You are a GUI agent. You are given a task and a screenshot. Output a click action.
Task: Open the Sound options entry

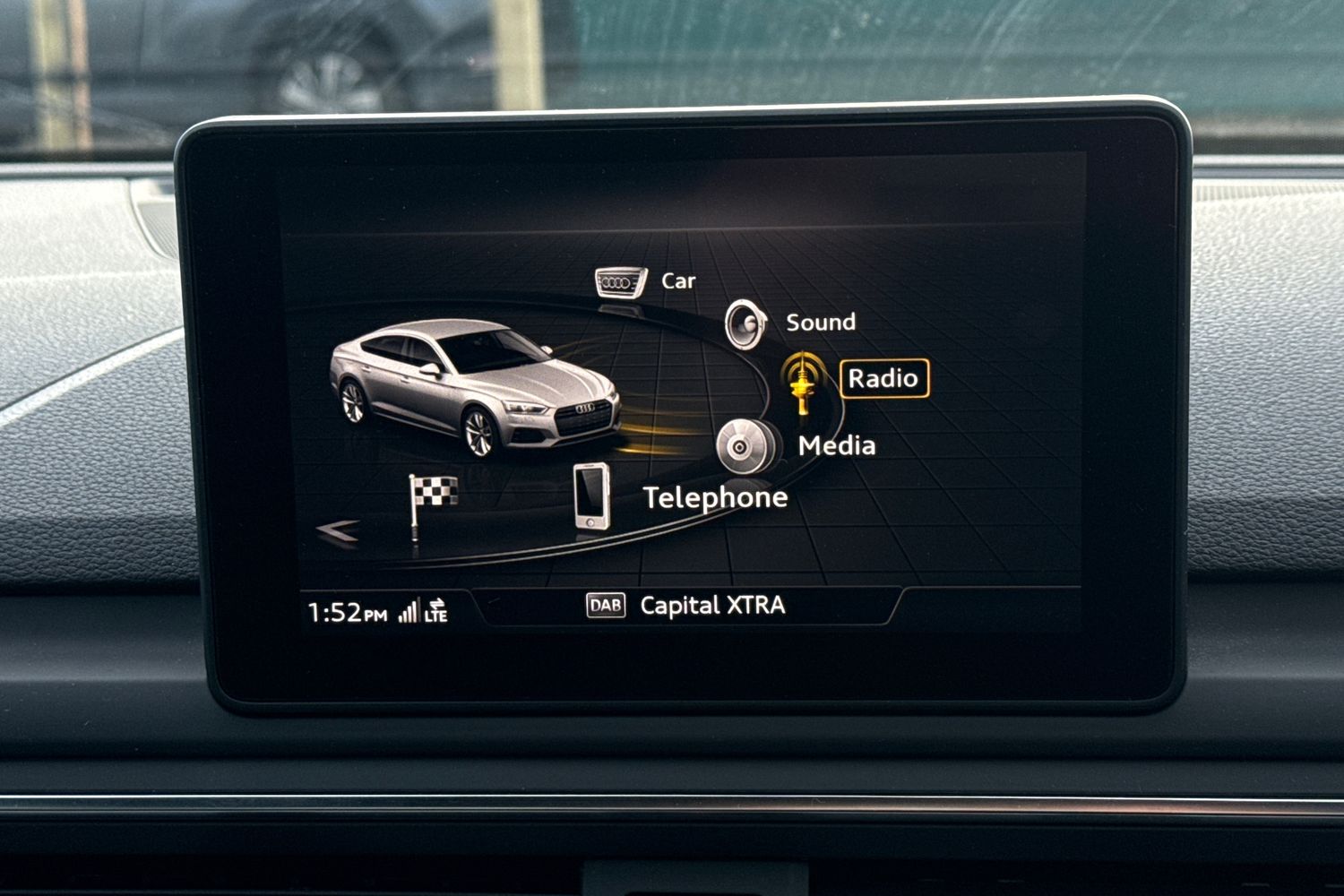click(821, 321)
